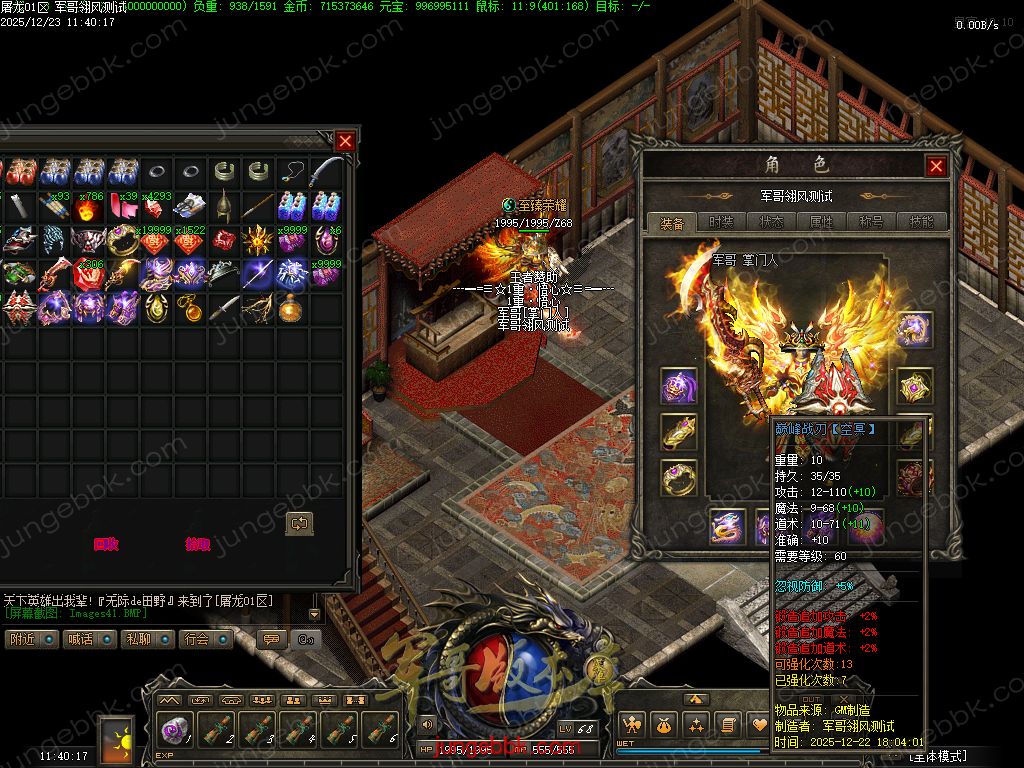Switch to the 时装 tab
1024x768 pixels.
pos(721,222)
